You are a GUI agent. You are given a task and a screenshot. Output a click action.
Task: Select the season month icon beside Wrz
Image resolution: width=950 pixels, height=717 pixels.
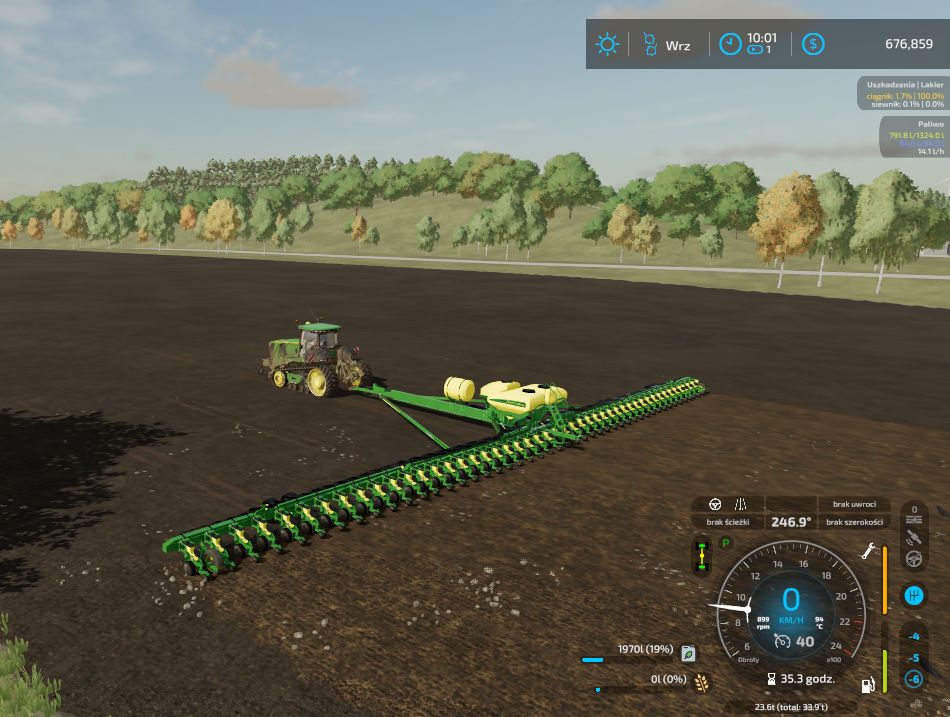point(648,44)
